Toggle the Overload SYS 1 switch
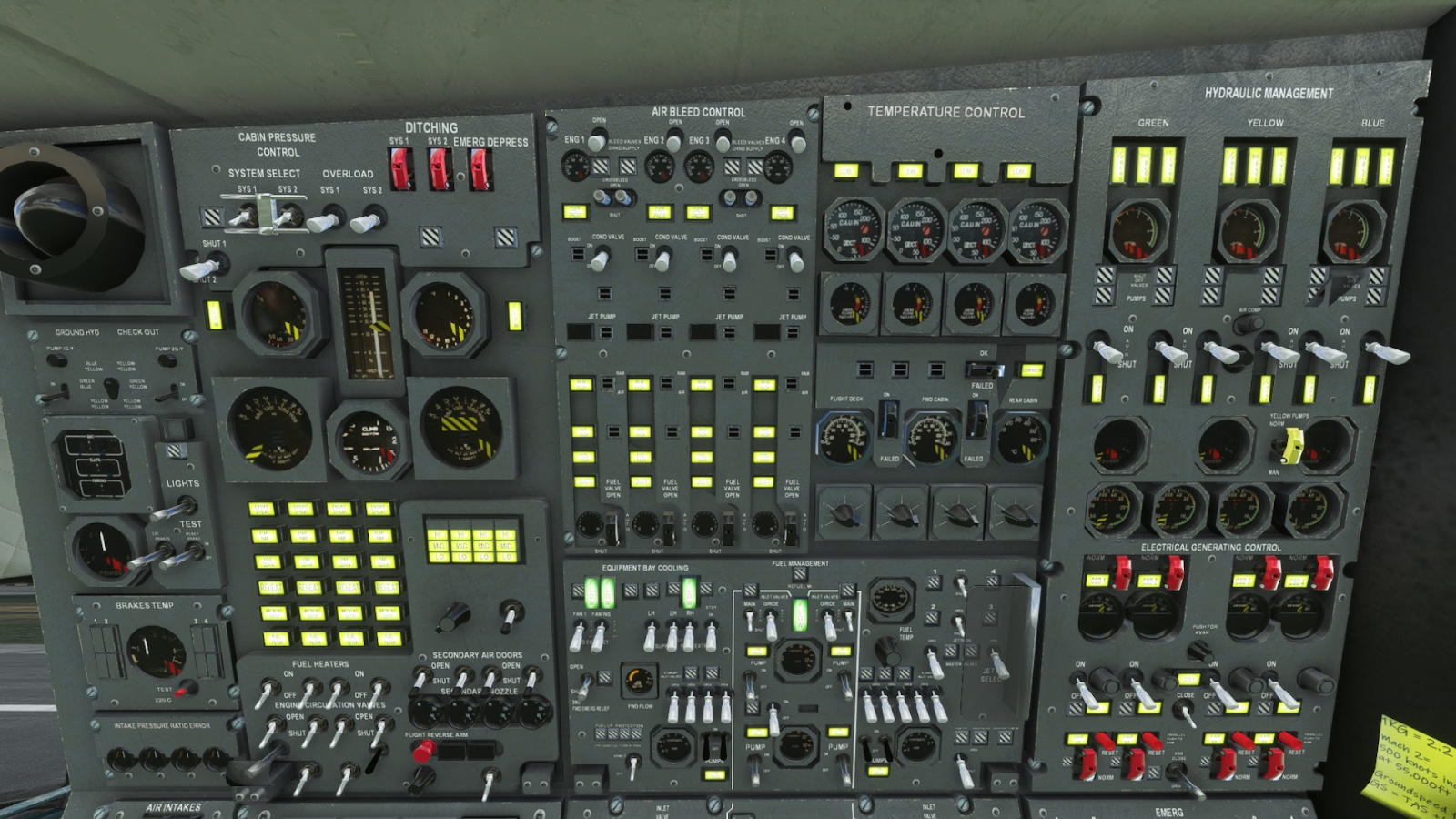This screenshot has width=1456, height=819. click(326, 220)
